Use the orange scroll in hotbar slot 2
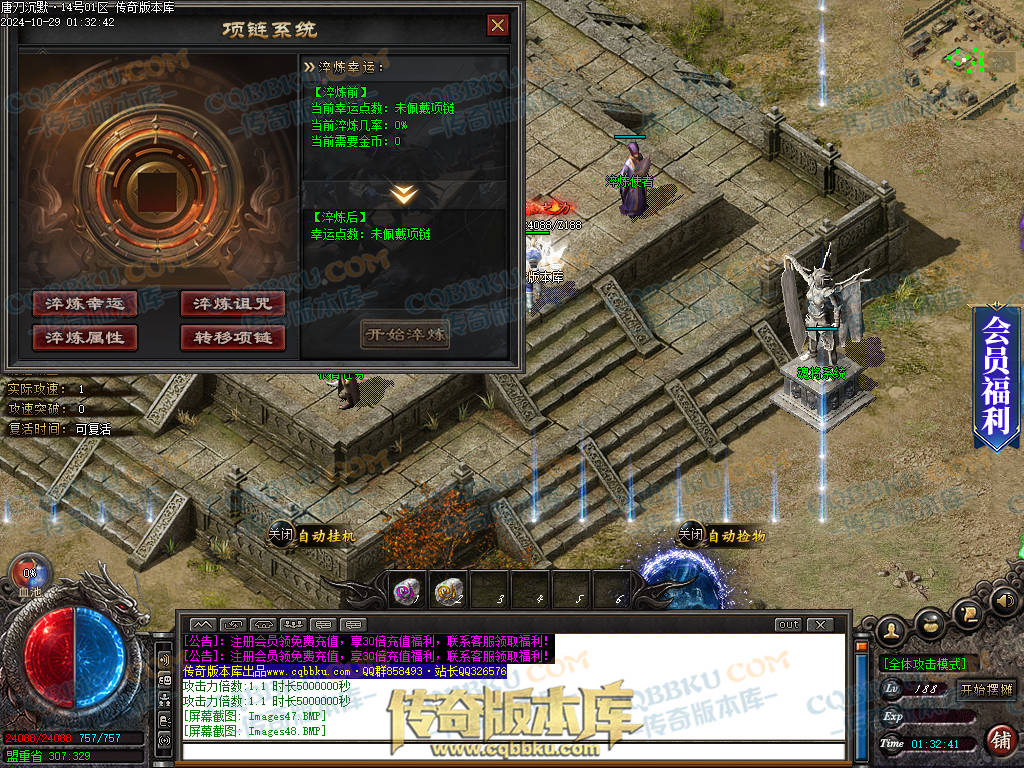The width and height of the screenshot is (1024, 768). (447, 592)
